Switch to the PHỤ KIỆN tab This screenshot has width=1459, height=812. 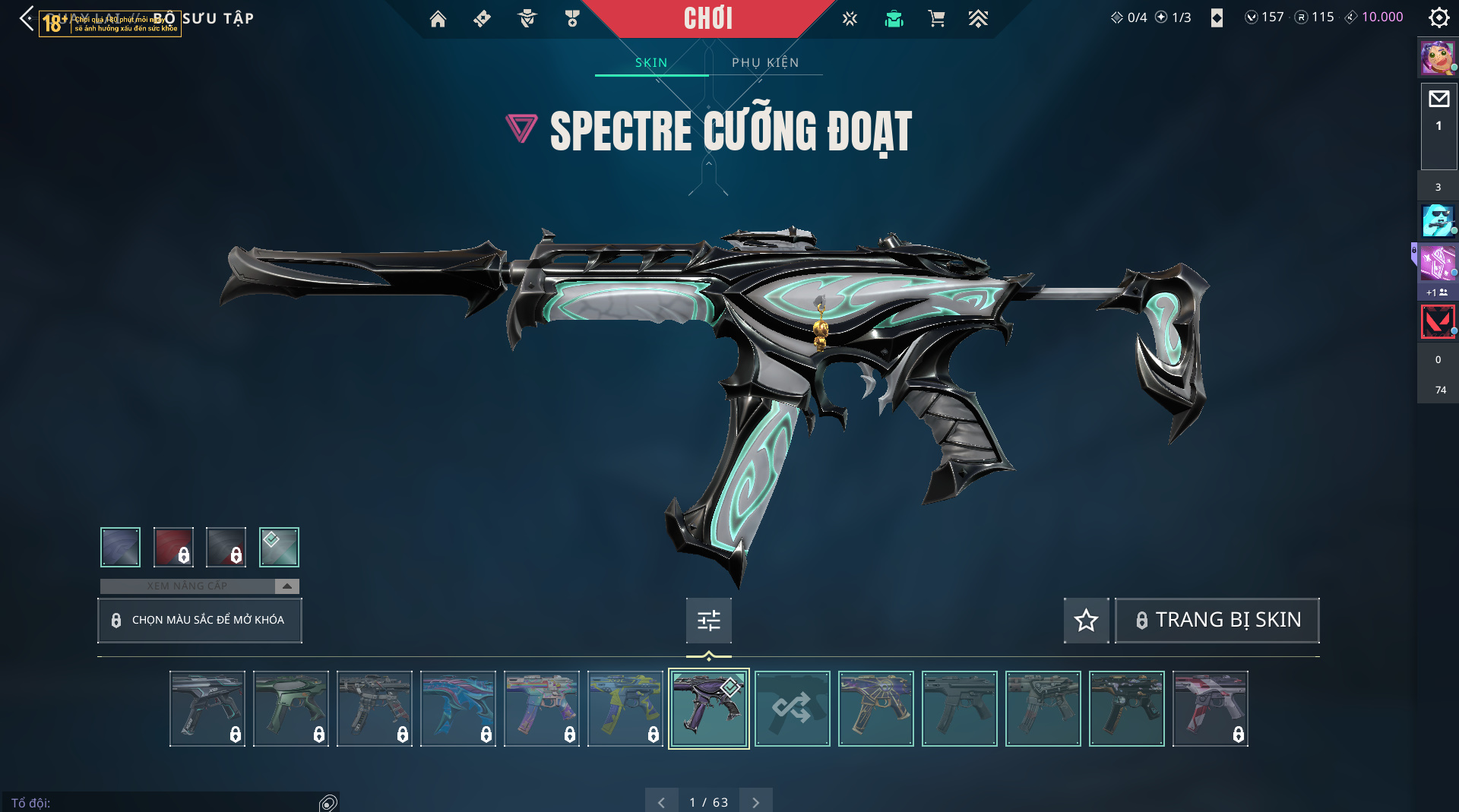coord(765,62)
